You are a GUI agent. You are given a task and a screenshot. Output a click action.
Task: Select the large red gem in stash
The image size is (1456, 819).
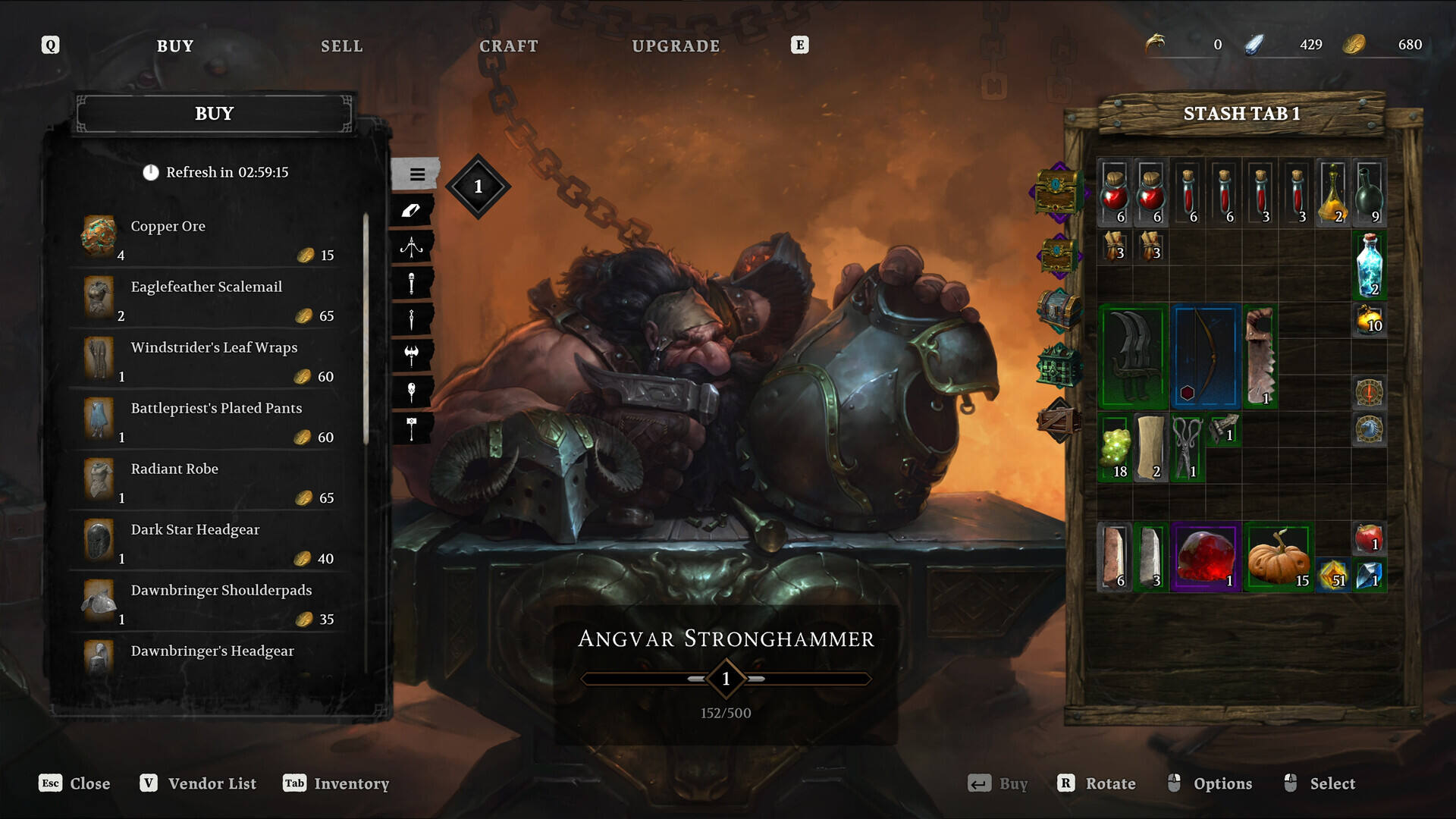[x=1206, y=557]
